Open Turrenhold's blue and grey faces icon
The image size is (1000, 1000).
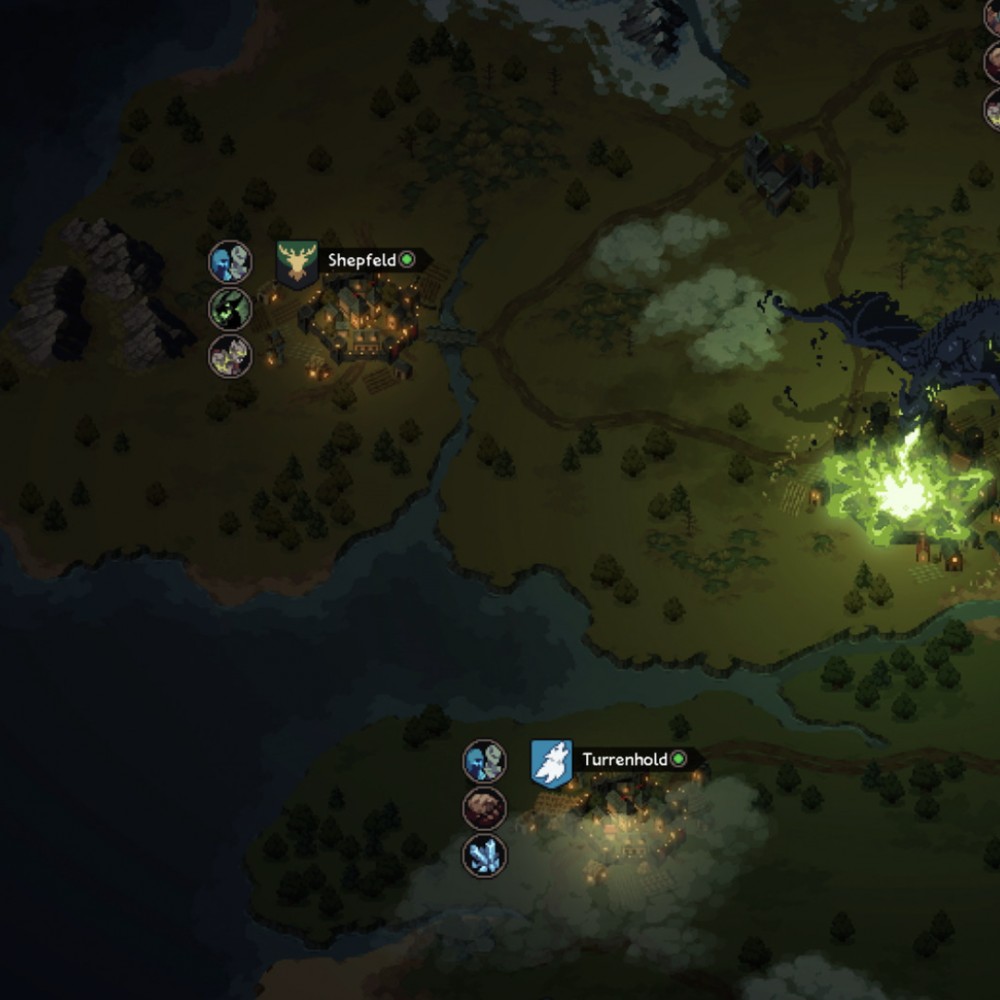coord(485,762)
